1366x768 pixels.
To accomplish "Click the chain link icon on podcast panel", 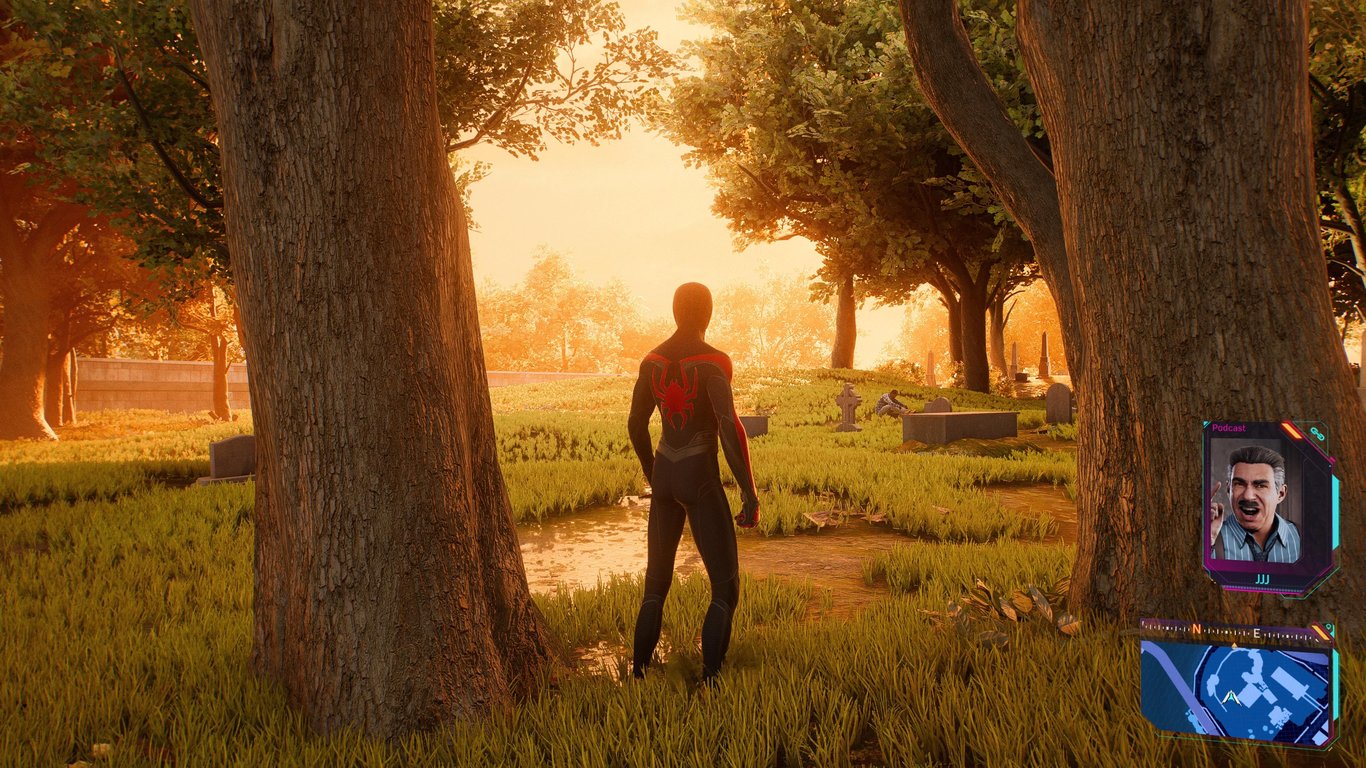I will coord(1317,433).
